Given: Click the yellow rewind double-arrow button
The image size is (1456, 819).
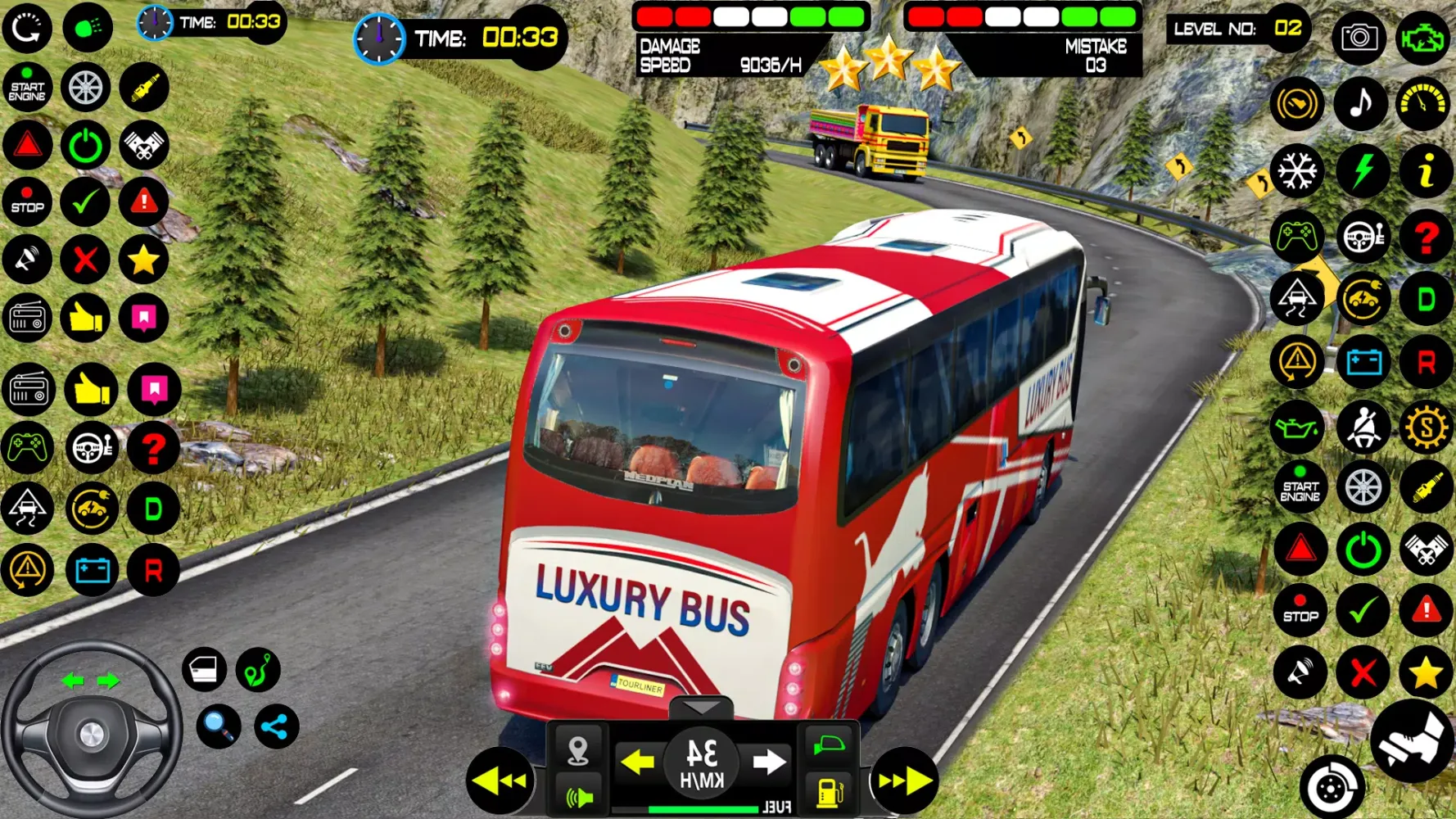Looking at the screenshot, I should click(x=500, y=781).
